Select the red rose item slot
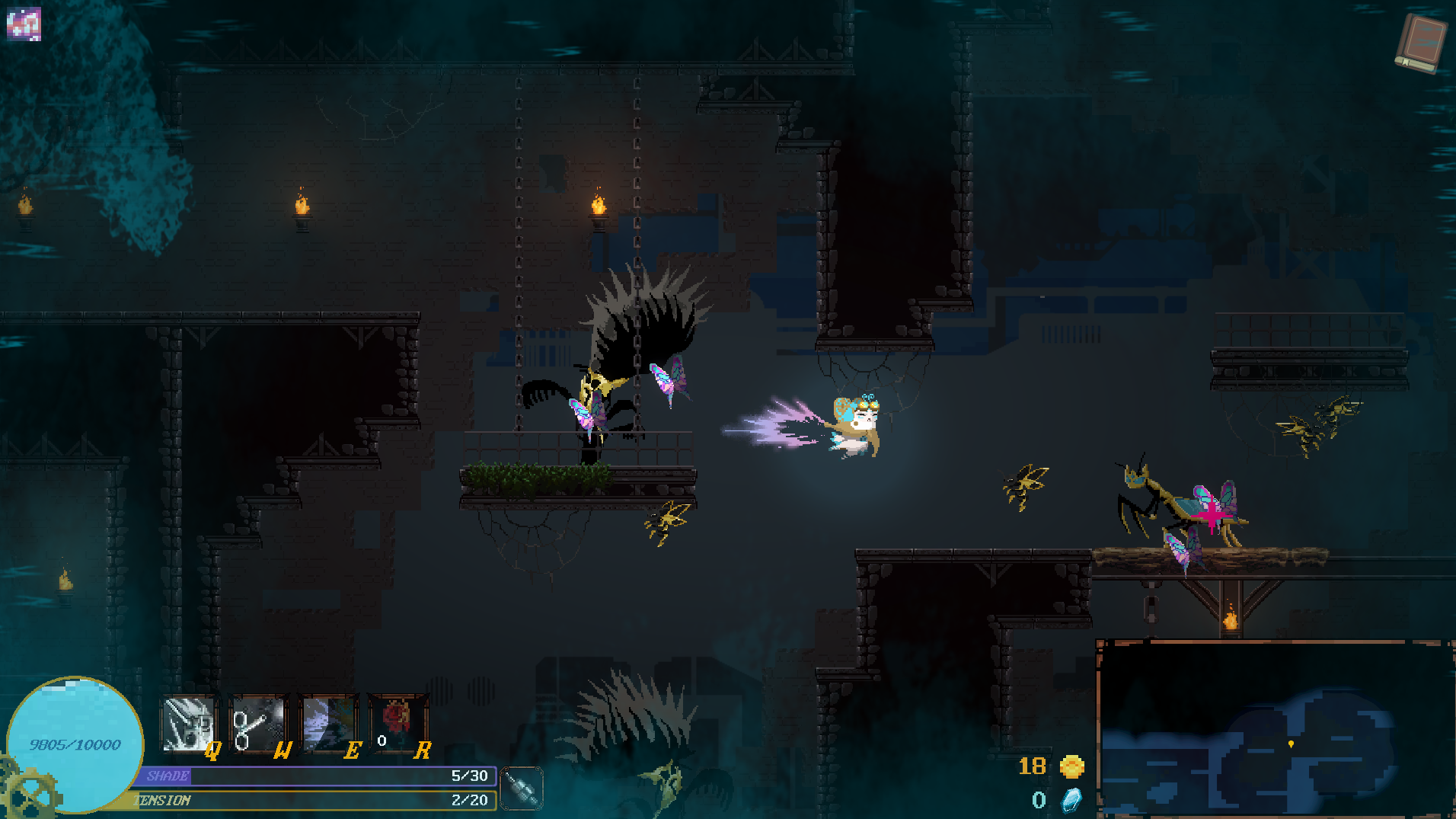Image resolution: width=1456 pixels, height=819 pixels. click(x=397, y=723)
